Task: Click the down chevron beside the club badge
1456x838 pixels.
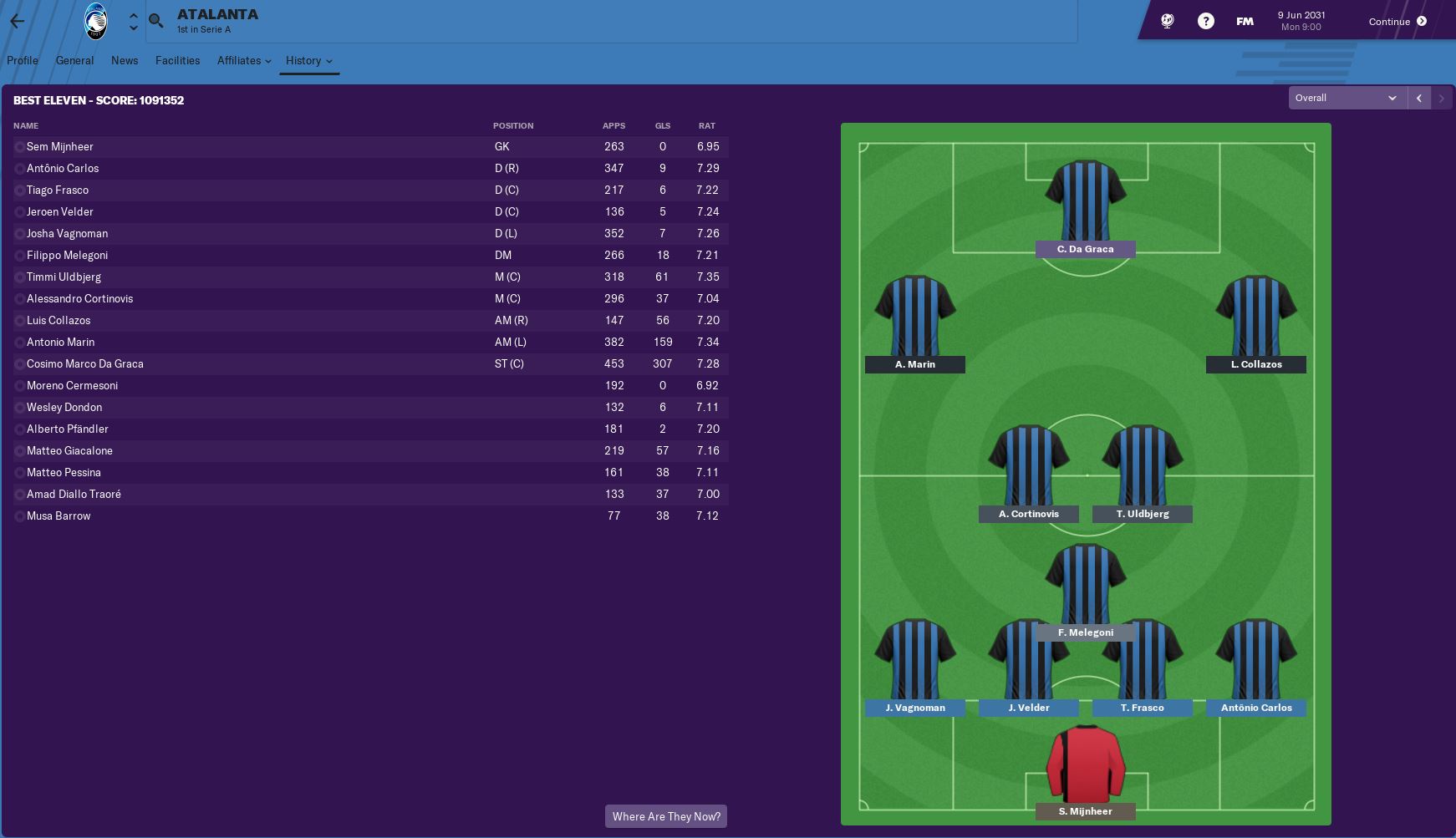Action: (x=133, y=28)
